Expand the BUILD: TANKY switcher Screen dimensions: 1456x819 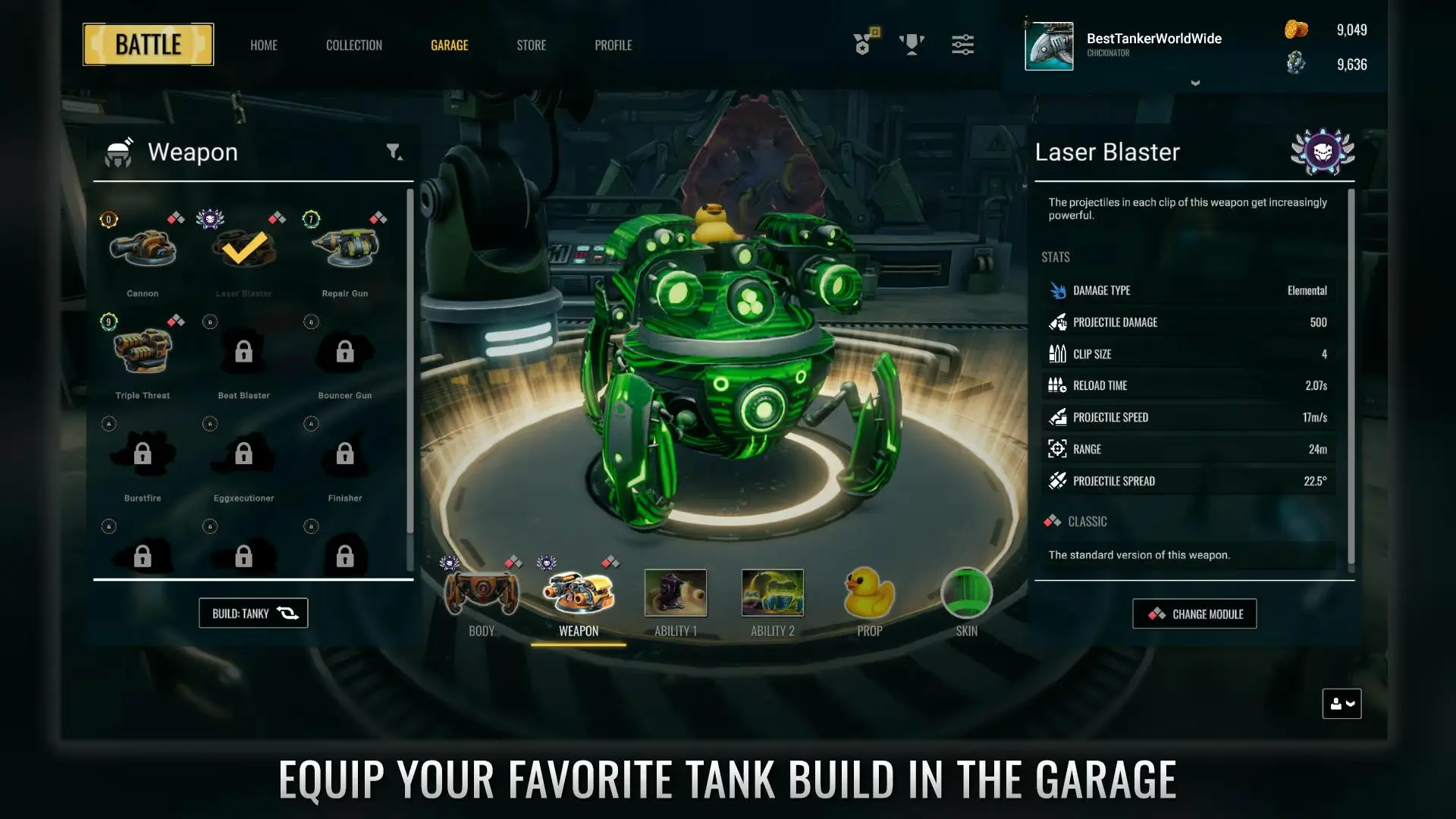[253, 613]
